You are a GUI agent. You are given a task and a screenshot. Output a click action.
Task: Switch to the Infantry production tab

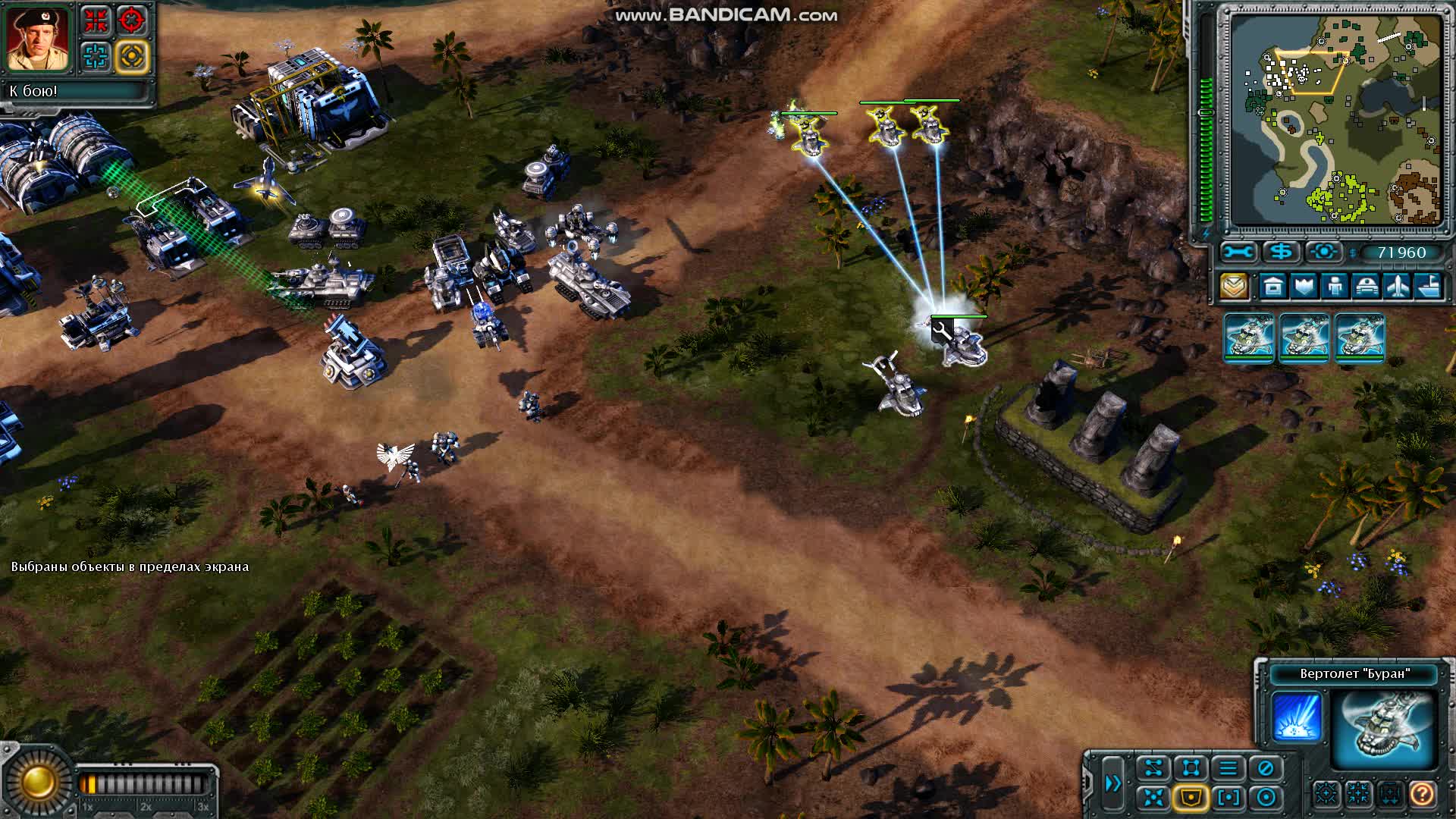1336,287
